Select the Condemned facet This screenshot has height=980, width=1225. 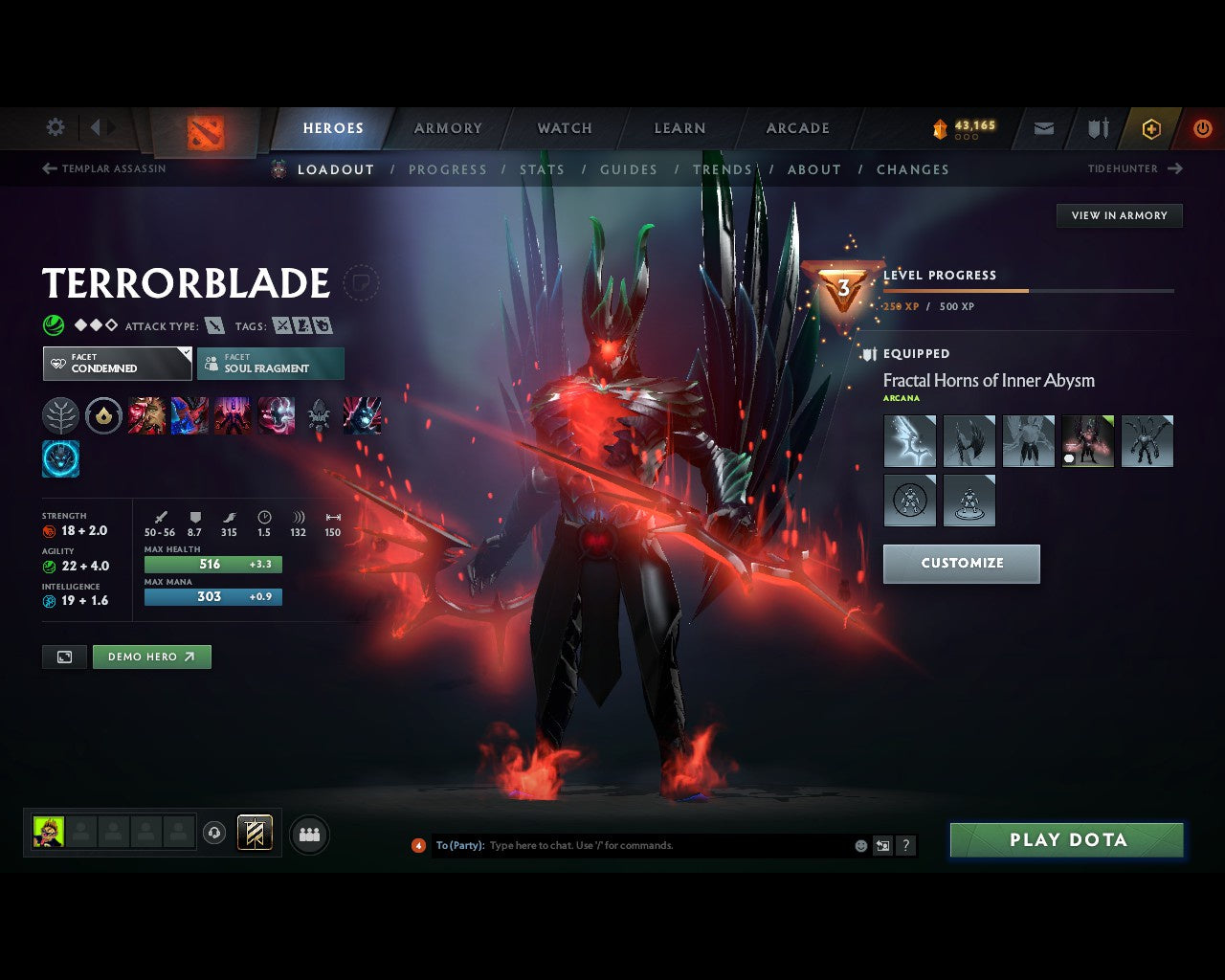[115, 364]
